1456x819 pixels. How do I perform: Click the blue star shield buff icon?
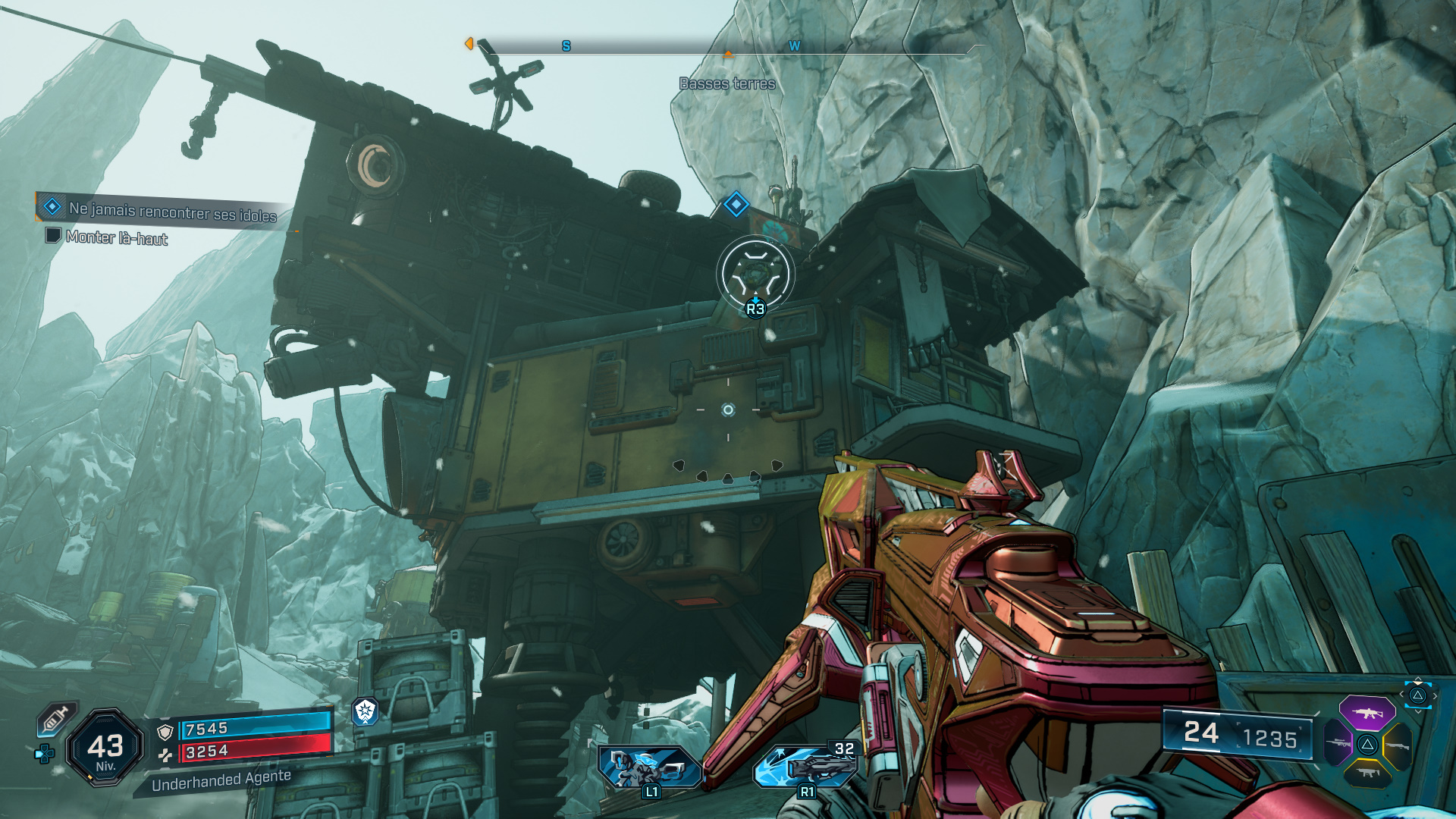coord(366,711)
